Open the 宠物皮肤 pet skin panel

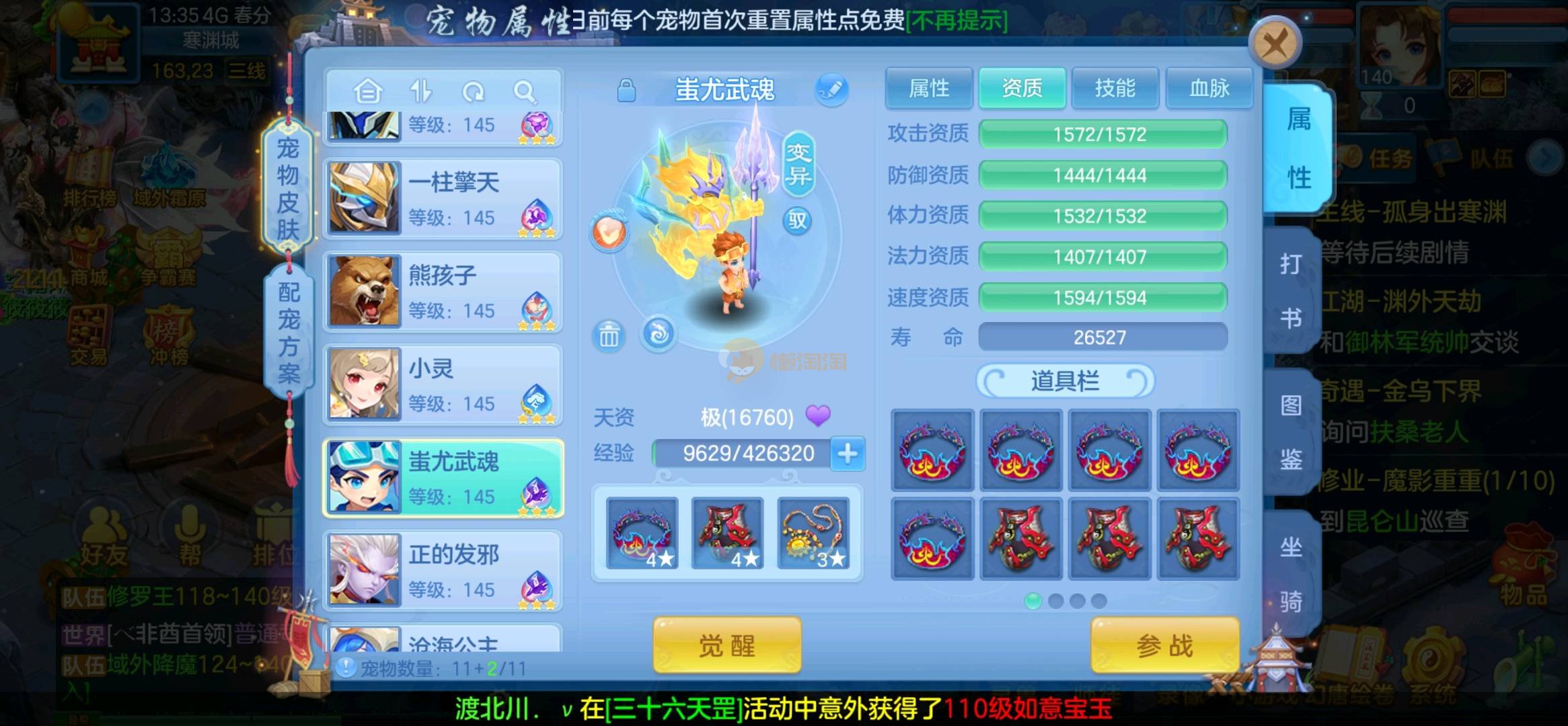pos(288,188)
